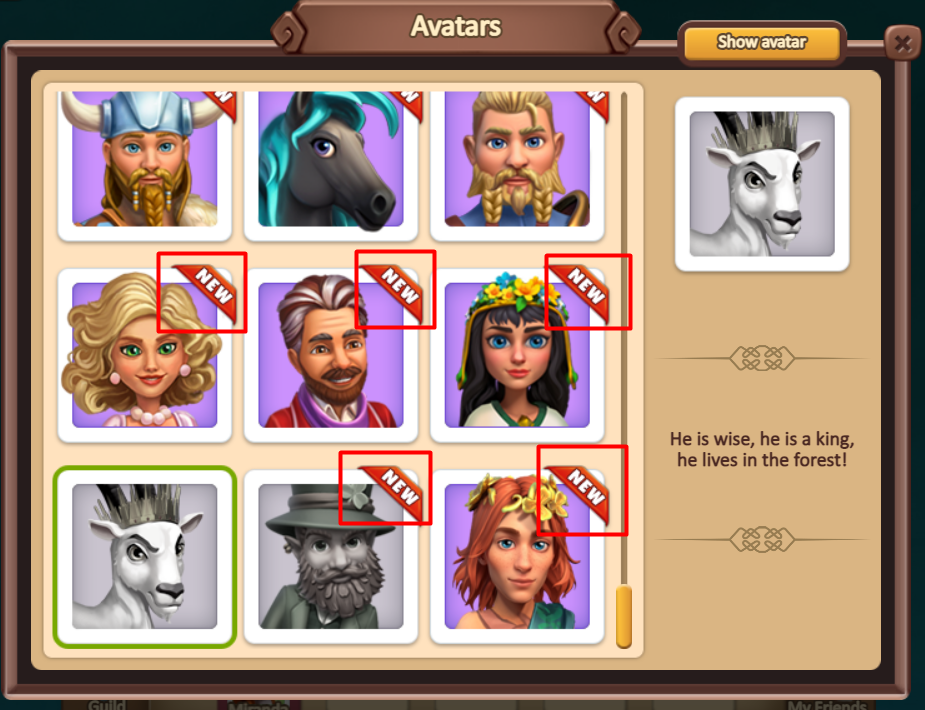Select the grey leprechaun with hat avatar
The width and height of the screenshot is (925, 710).
[x=331, y=556]
